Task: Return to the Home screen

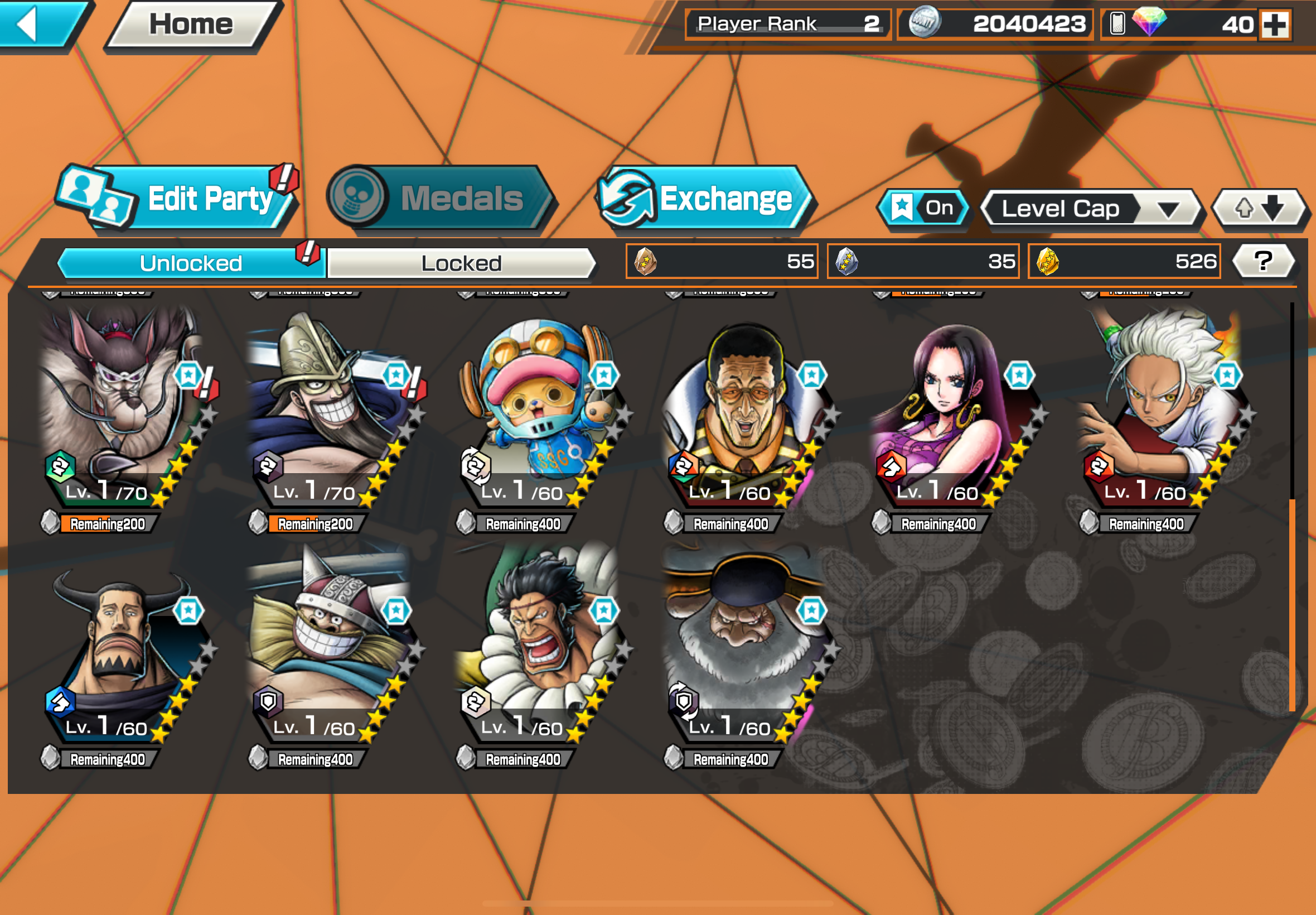Action: [x=191, y=24]
